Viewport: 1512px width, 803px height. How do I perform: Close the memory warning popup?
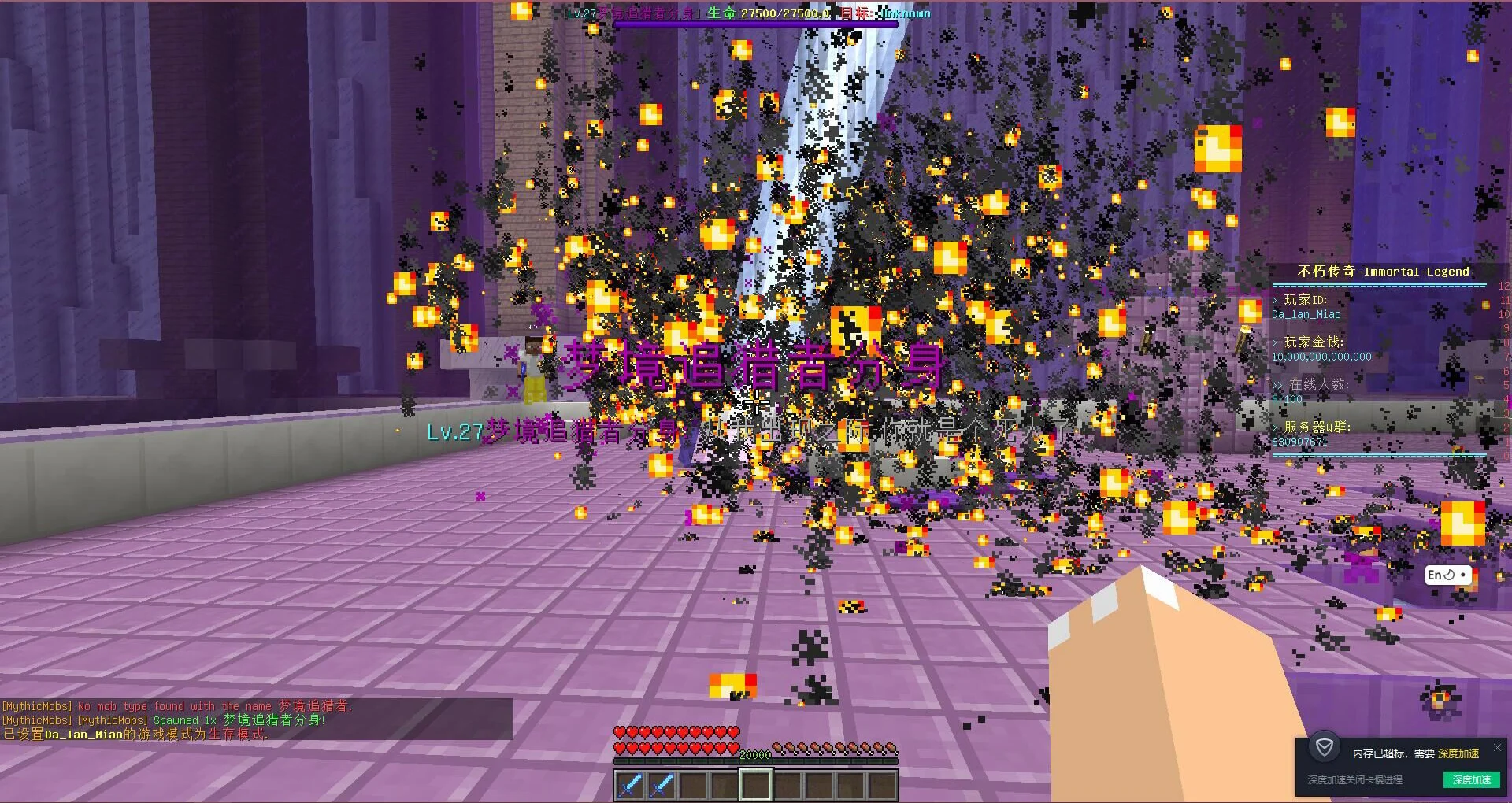point(1497,747)
